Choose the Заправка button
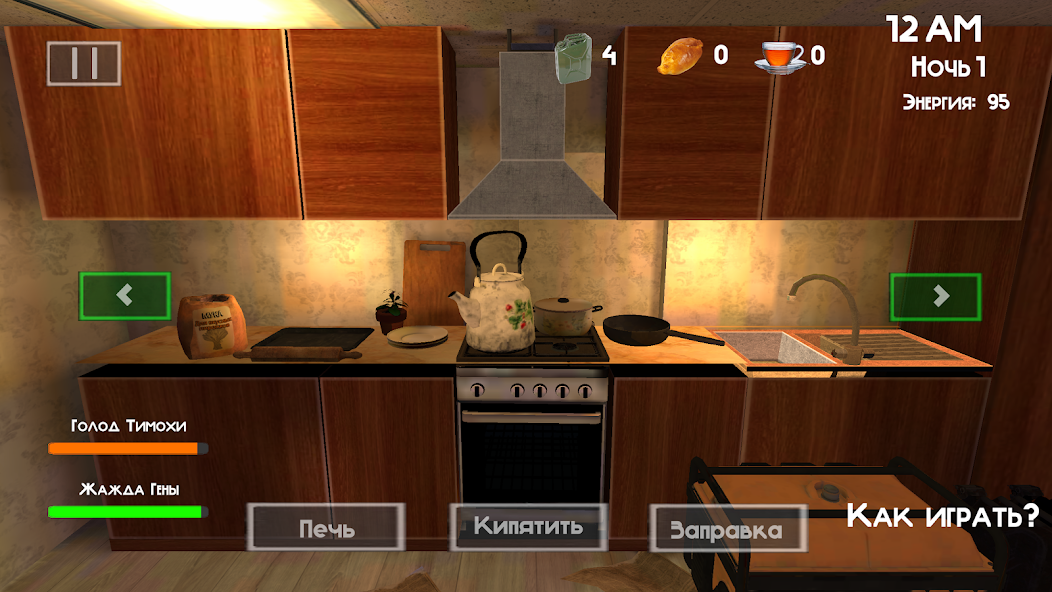Viewport: 1052px width, 592px height. point(727,528)
